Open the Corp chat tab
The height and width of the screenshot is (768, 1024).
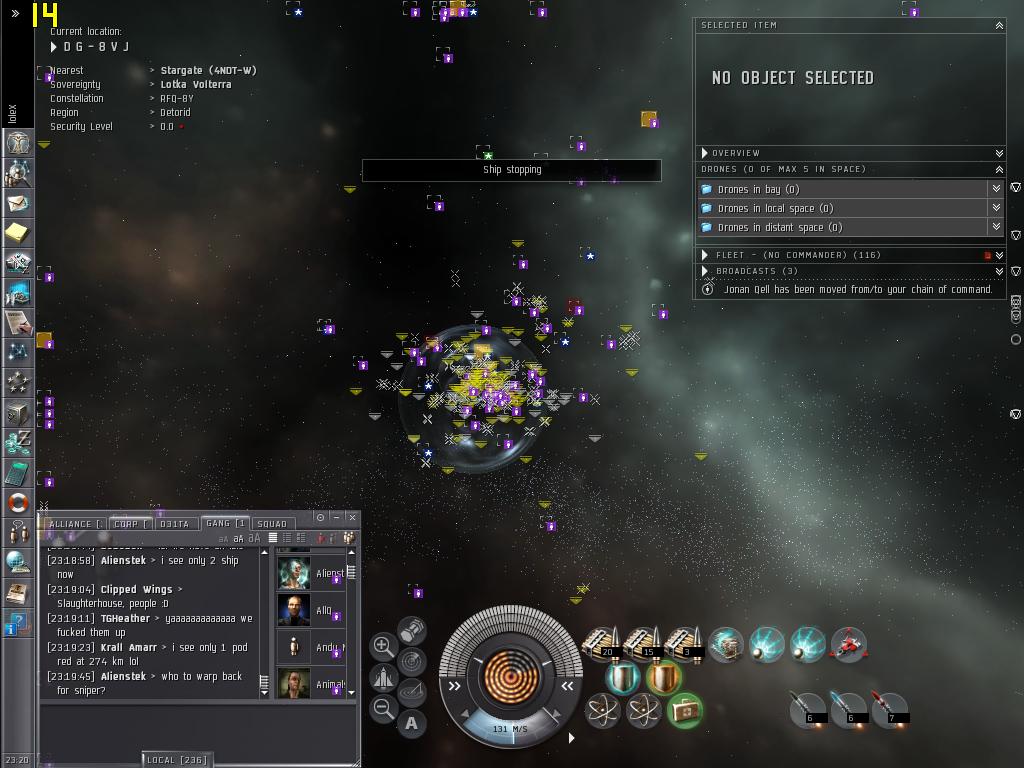point(127,523)
